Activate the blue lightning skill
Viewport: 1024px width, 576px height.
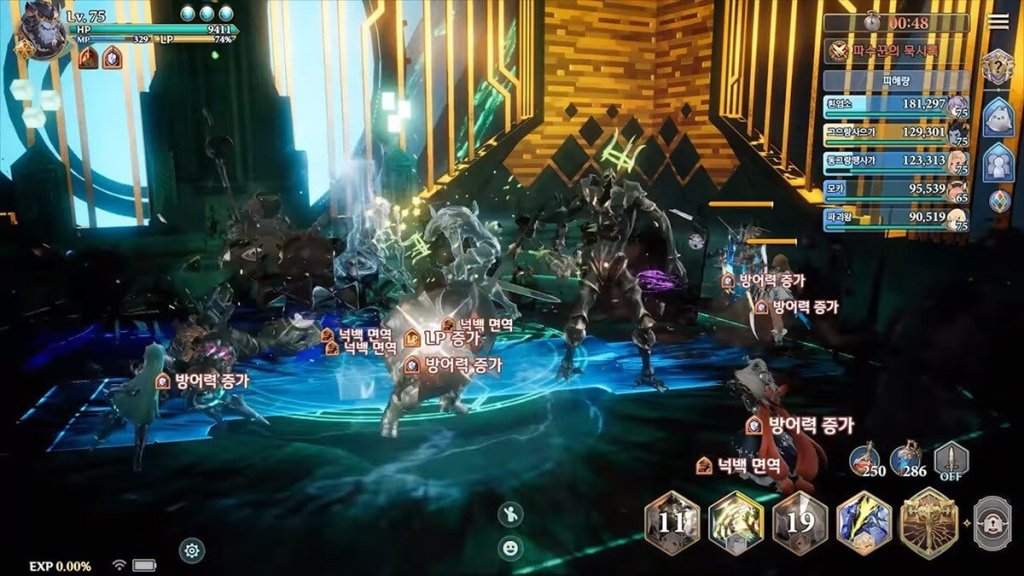point(863,522)
